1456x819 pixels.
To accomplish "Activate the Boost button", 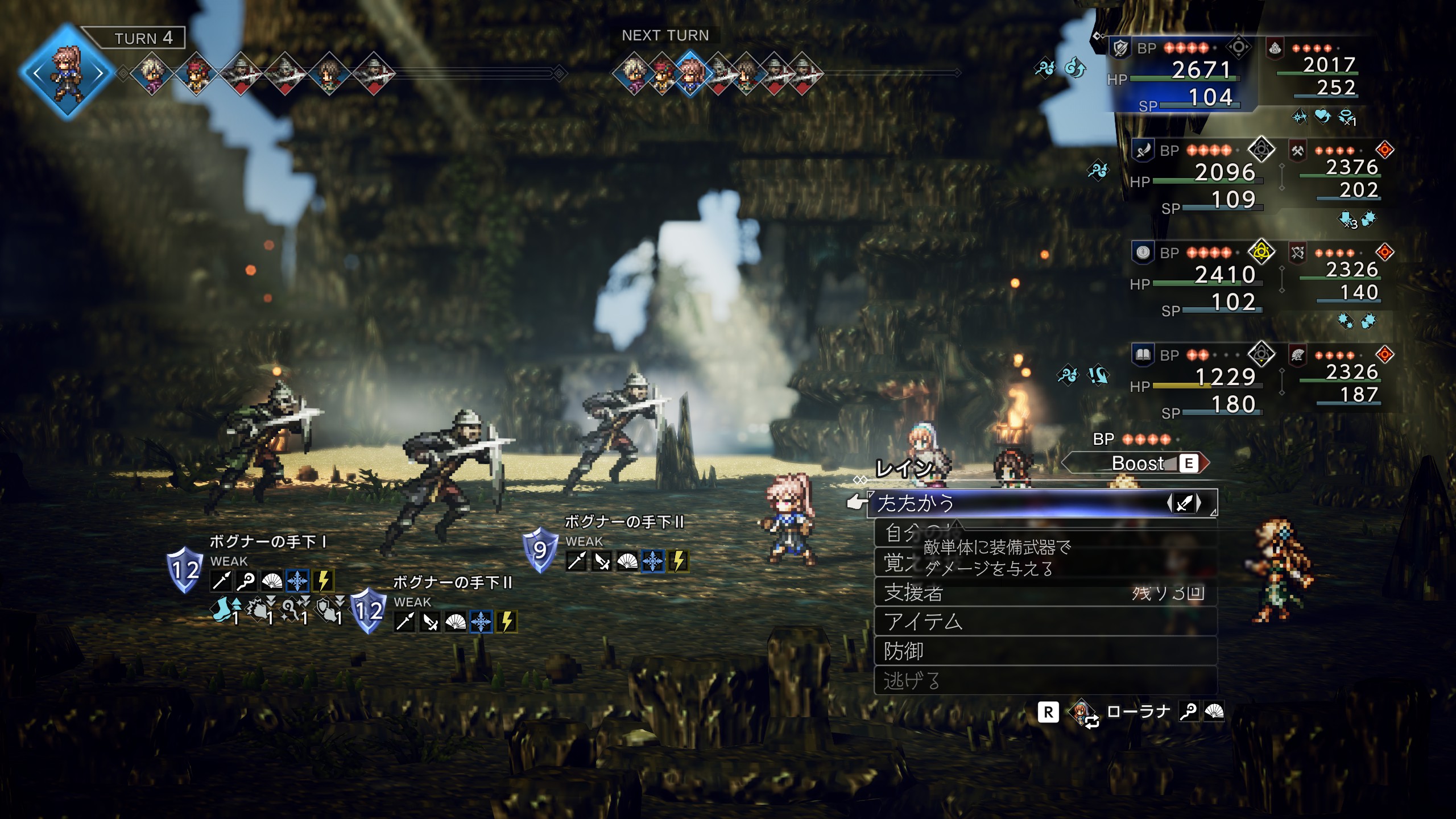I will (1137, 464).
